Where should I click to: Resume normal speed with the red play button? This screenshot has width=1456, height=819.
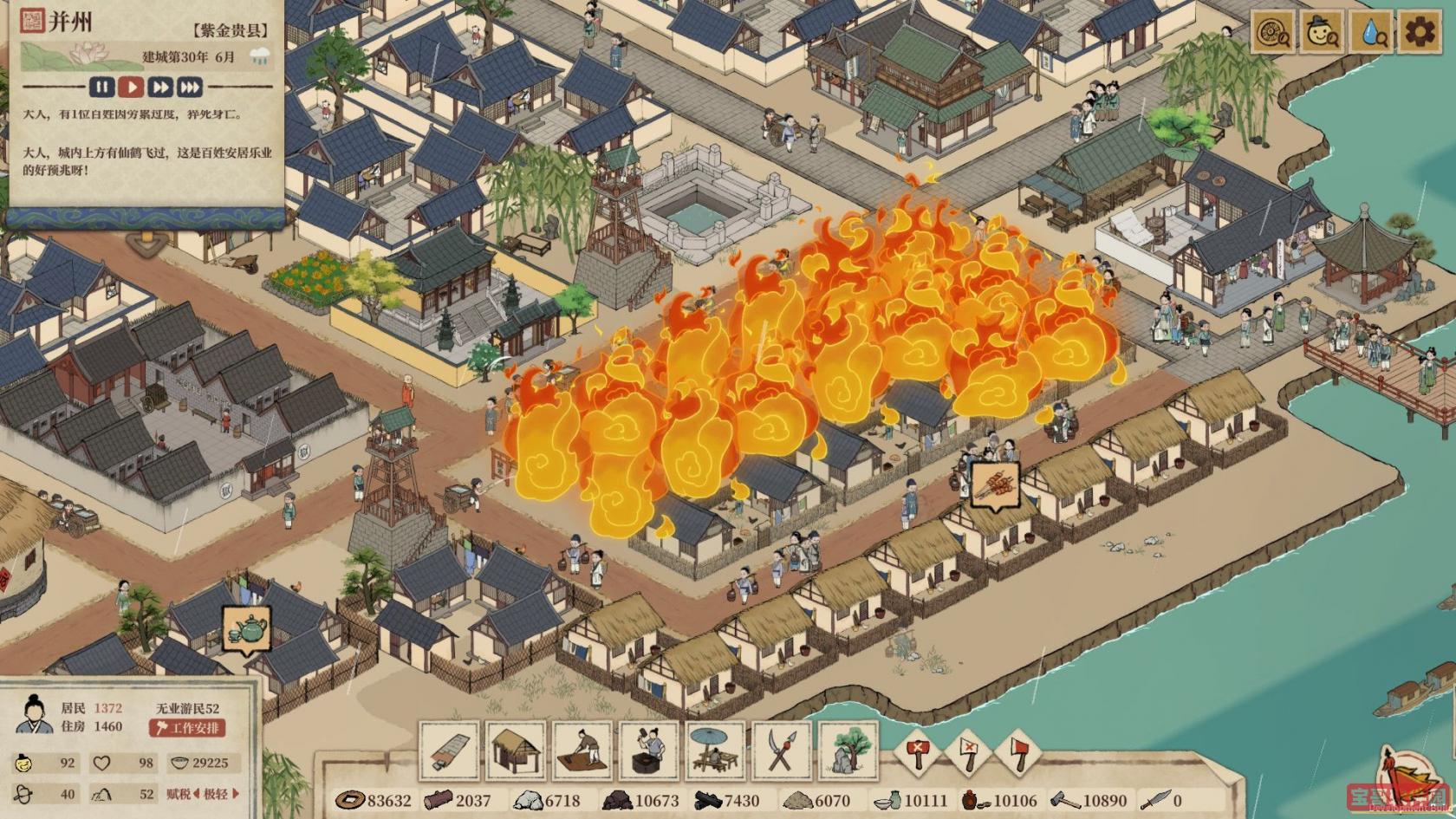click(x=131, y=87)
